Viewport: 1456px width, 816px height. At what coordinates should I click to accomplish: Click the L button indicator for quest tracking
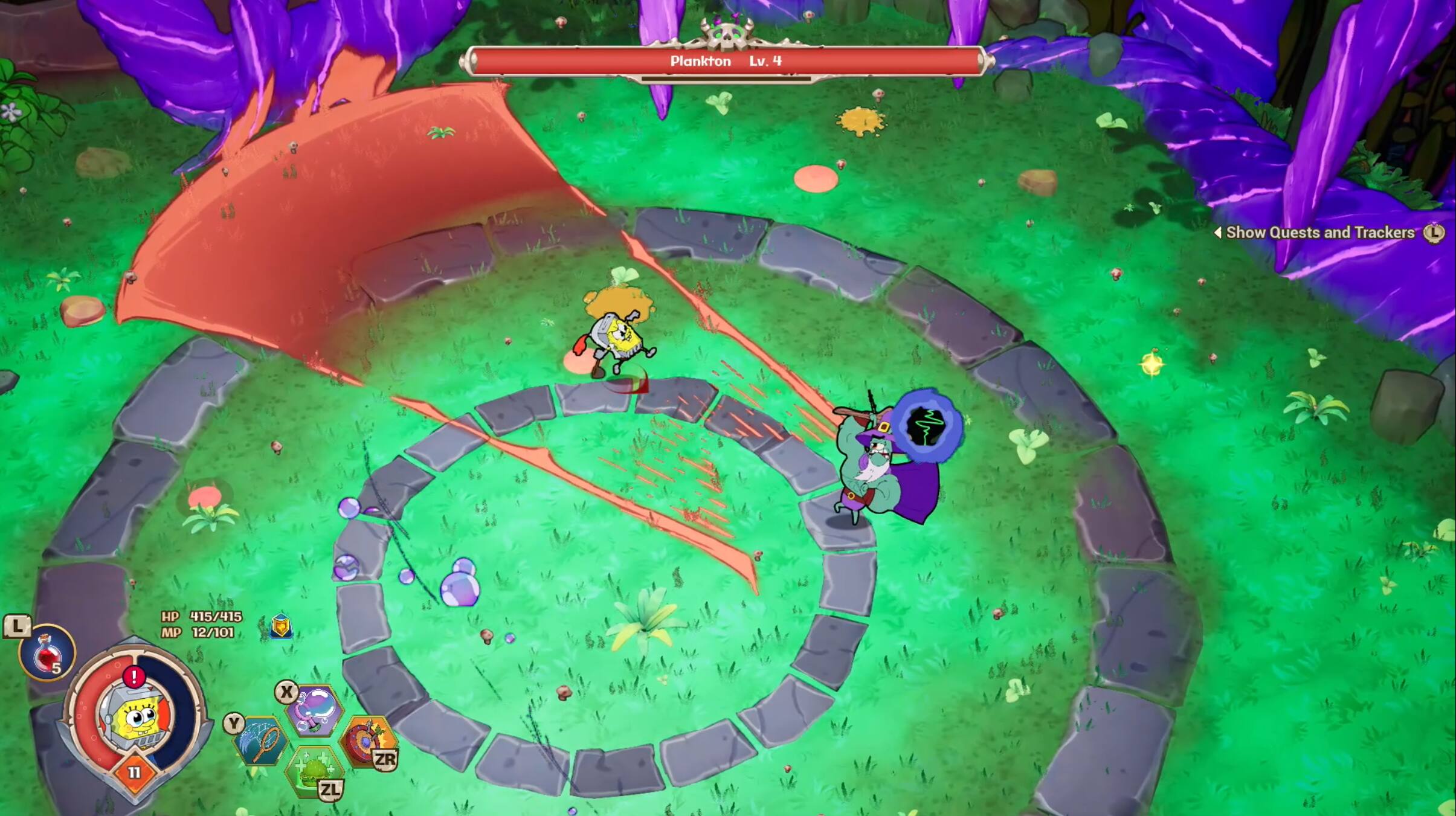[x=1434, y=232]
